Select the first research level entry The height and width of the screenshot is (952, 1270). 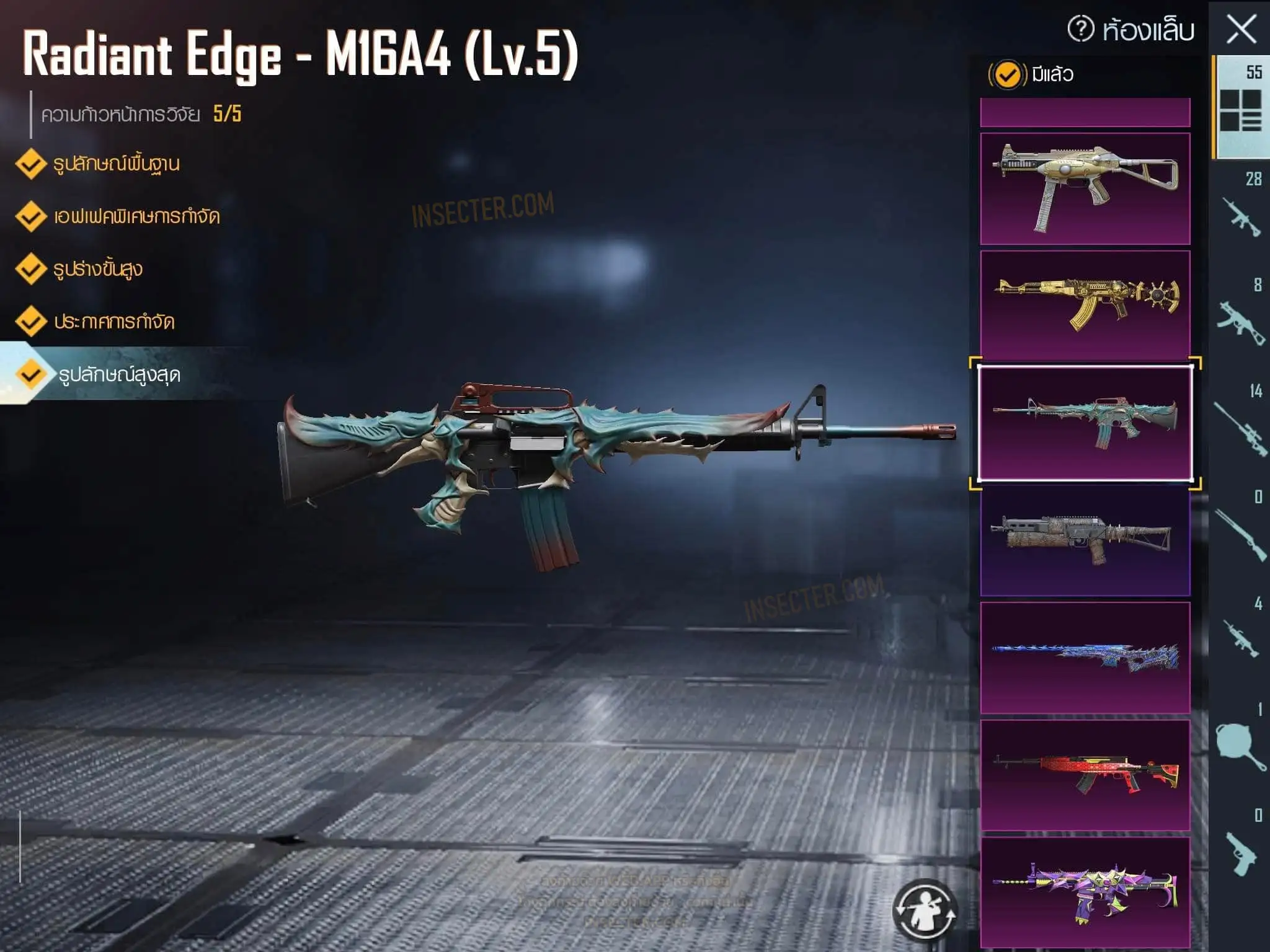tap(117, 164)
